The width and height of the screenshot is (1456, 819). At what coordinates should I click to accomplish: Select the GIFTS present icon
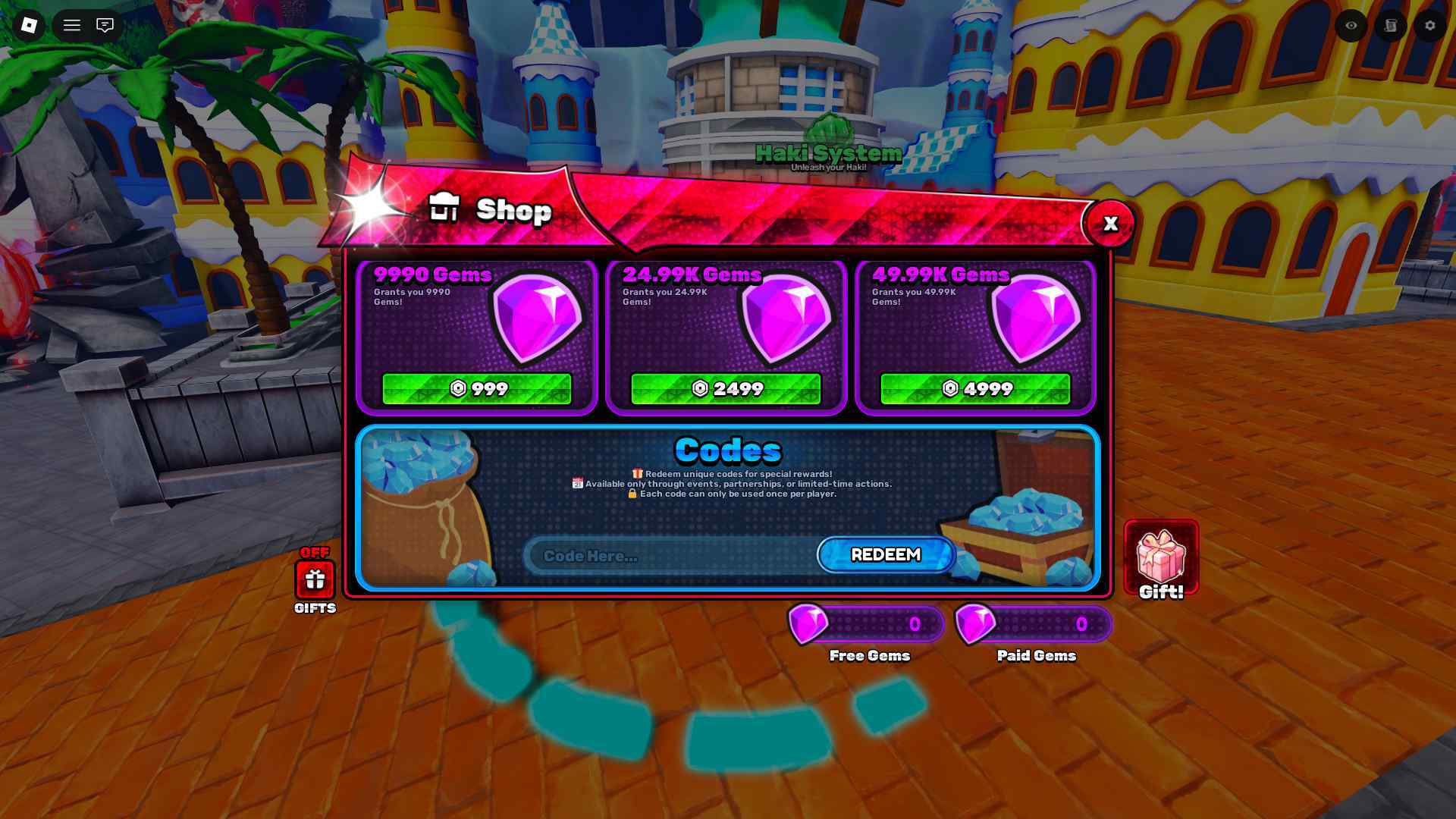coord(315,580)
